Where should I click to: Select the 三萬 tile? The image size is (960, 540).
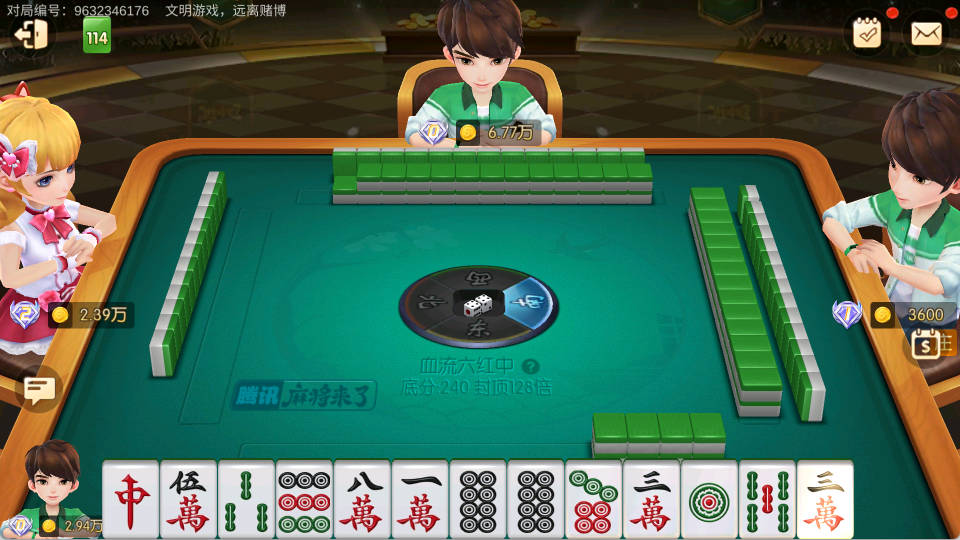pyautogui.click(x=651, y=500)
